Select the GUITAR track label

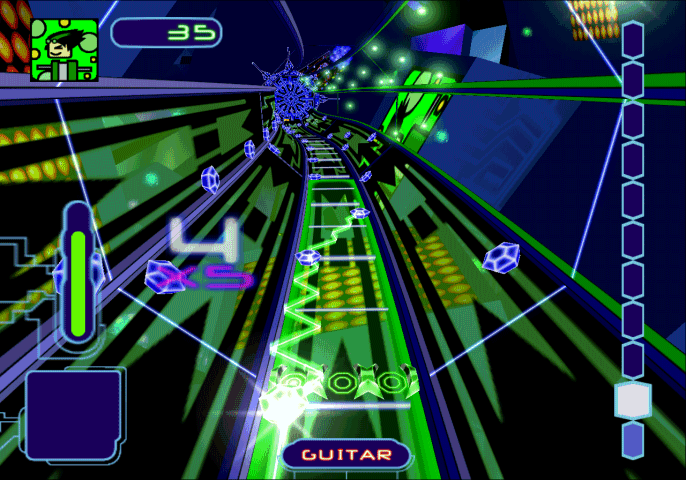pos(347,455)
